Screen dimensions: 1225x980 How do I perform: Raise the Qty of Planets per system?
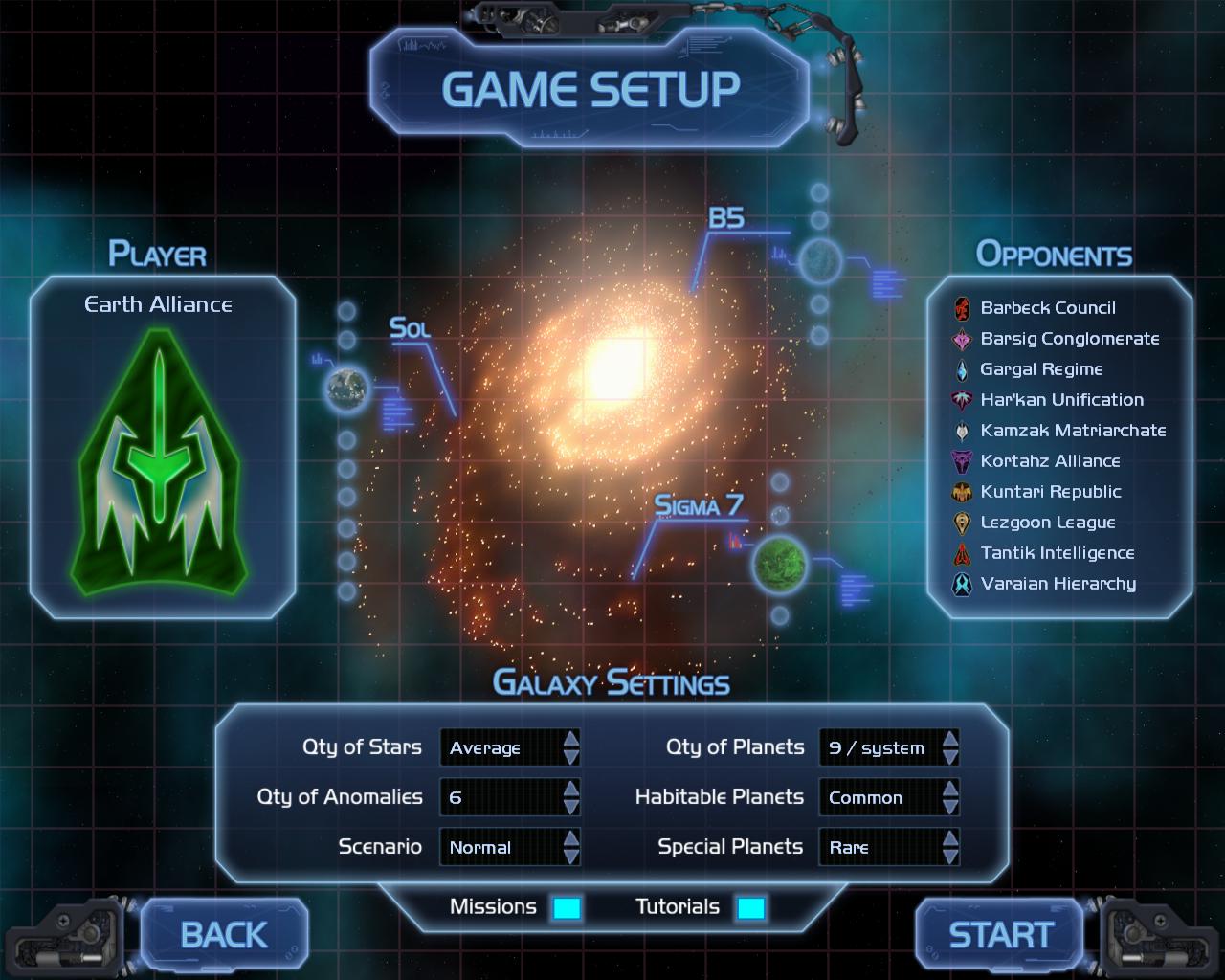pyautogui.click(x=949, y=738)
